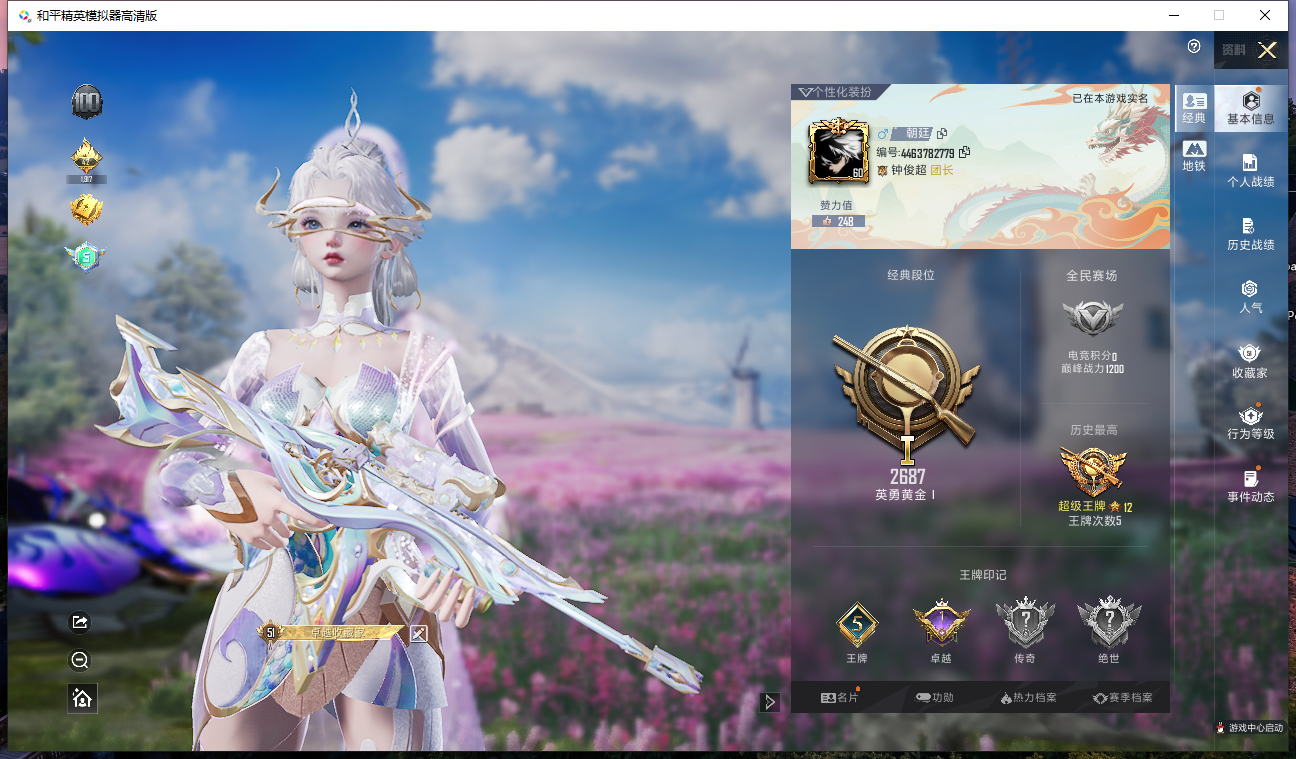Close the profile panel with the X
Image resolution: width=1296 pixels, height=759 pixels.
1267,51
